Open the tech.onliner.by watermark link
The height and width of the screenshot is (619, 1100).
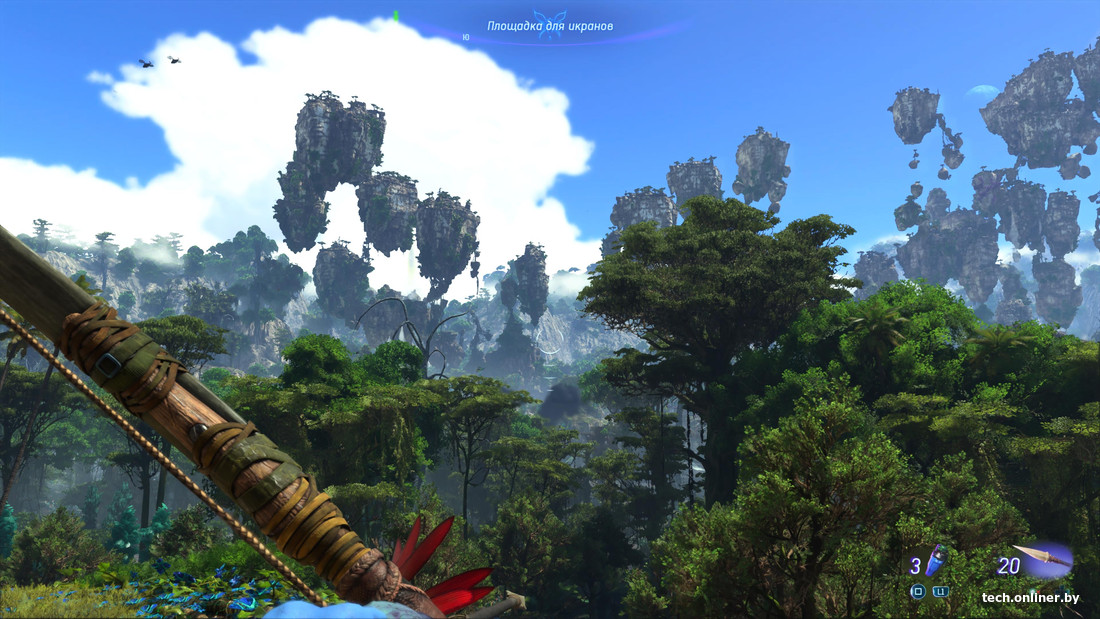click(1030, 597)
